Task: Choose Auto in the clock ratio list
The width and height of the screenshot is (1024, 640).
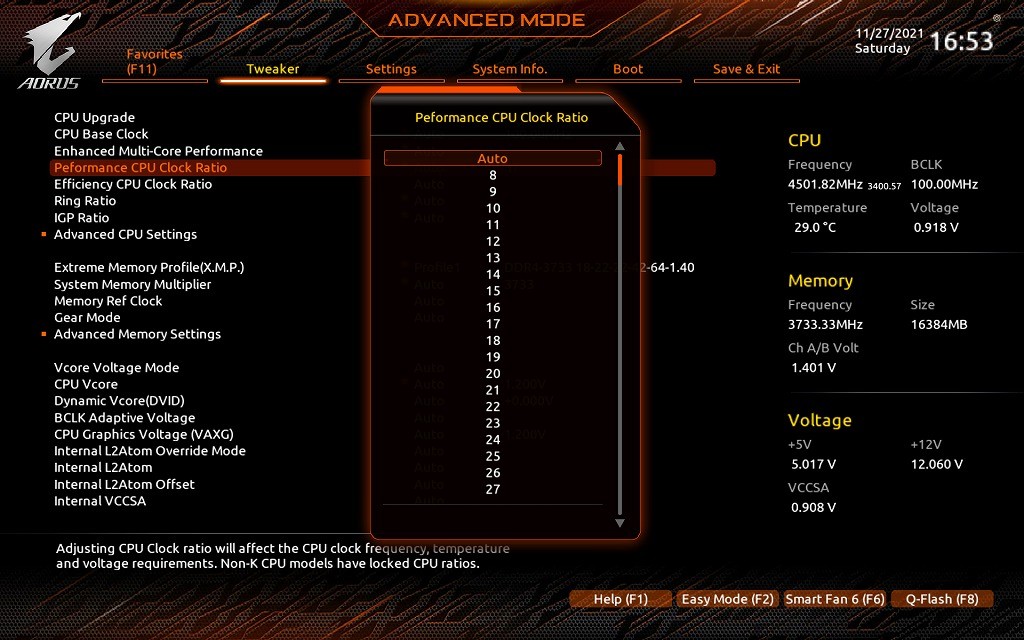Action: pos(493,158)
